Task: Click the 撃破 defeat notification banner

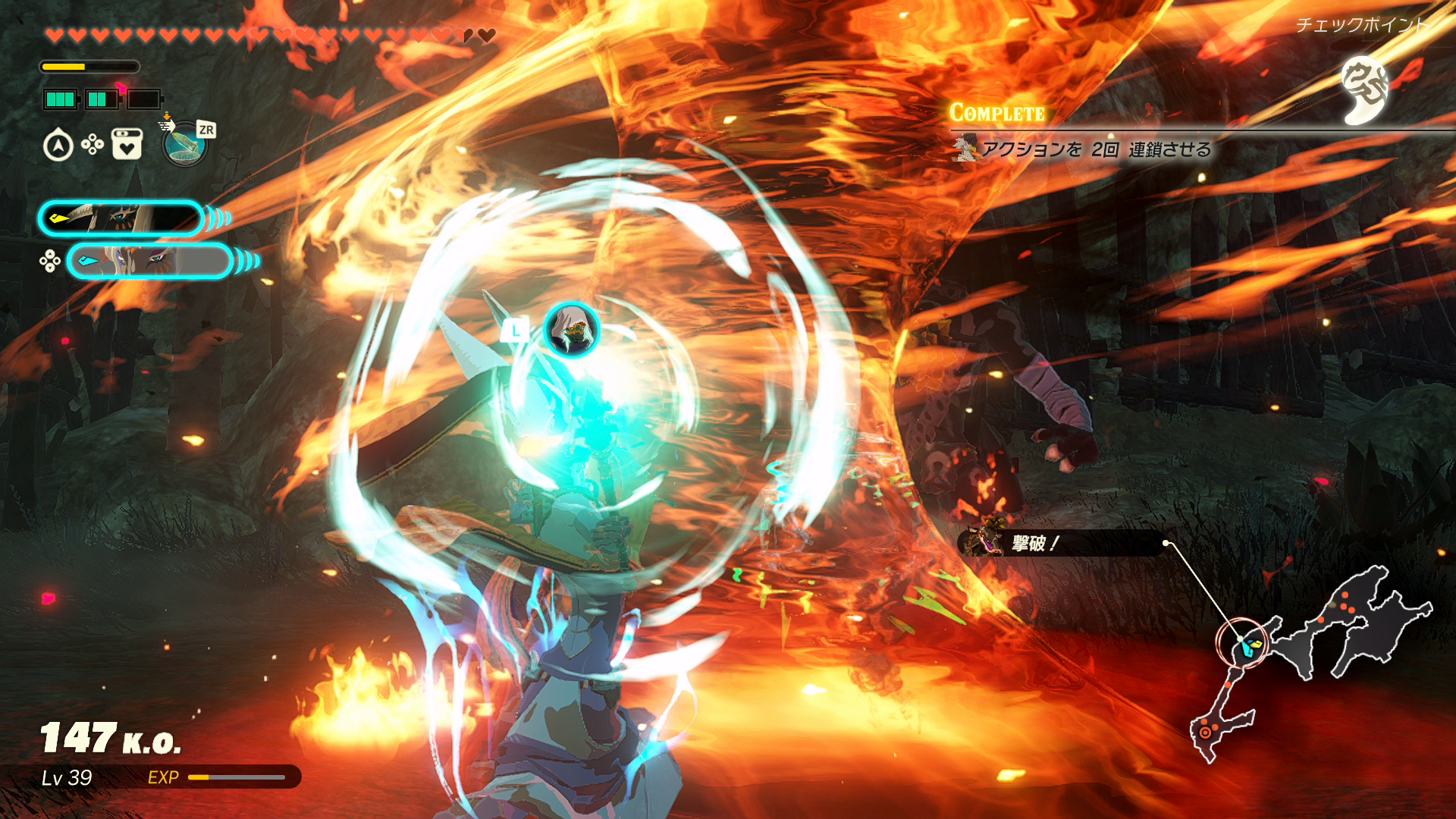Action: [x=1062, y=543]
